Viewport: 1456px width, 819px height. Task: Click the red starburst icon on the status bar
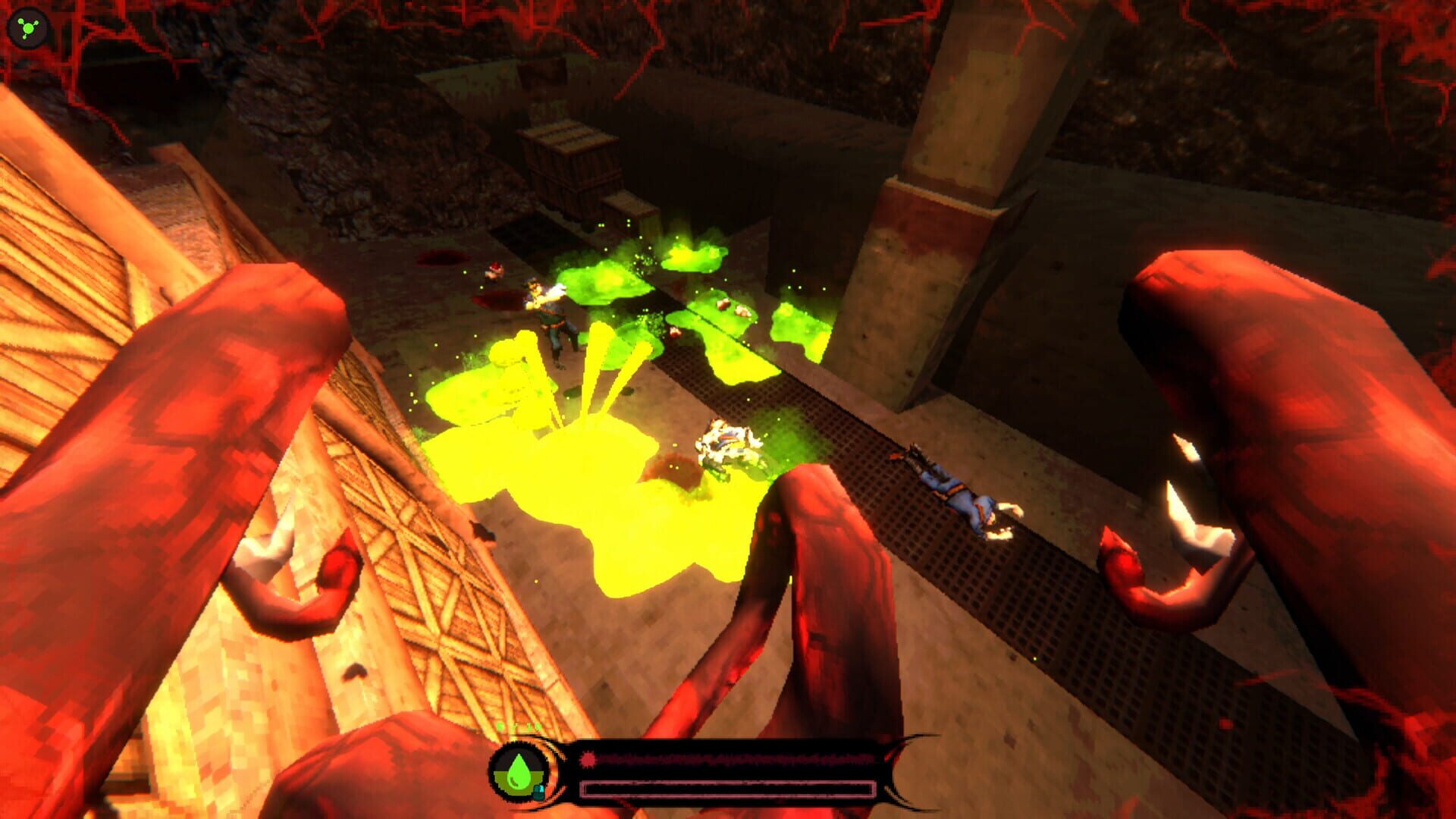[587, 759]
